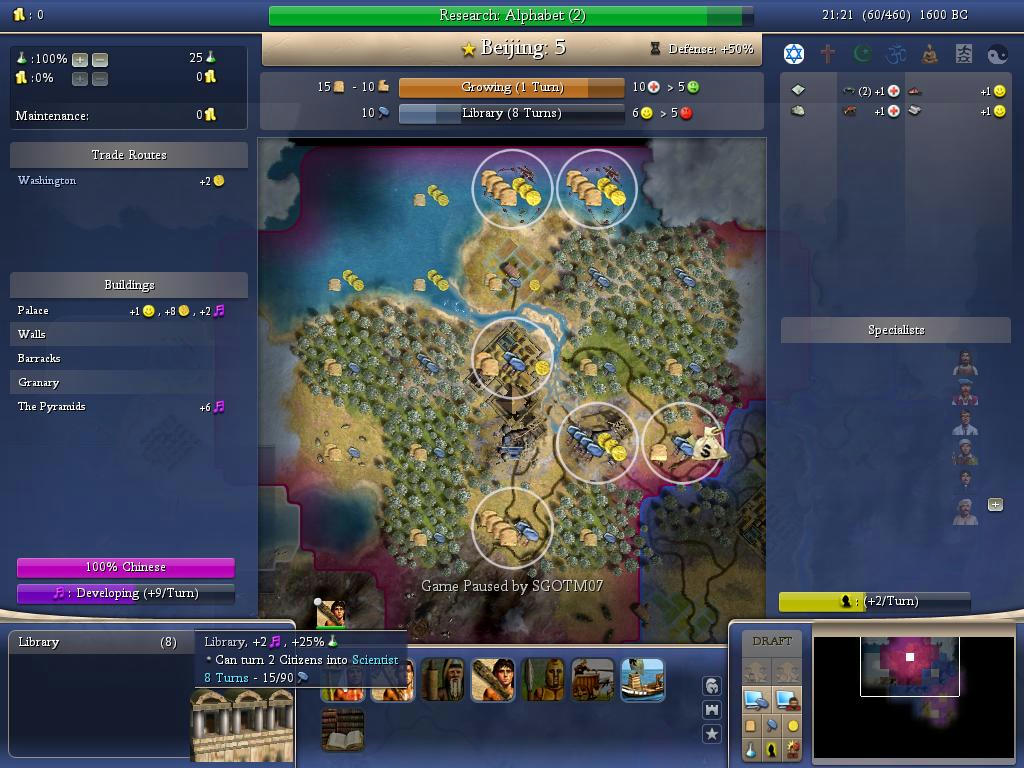Select the Star of David religion icon
This screenshot has height=768, width=1024.
794,54
